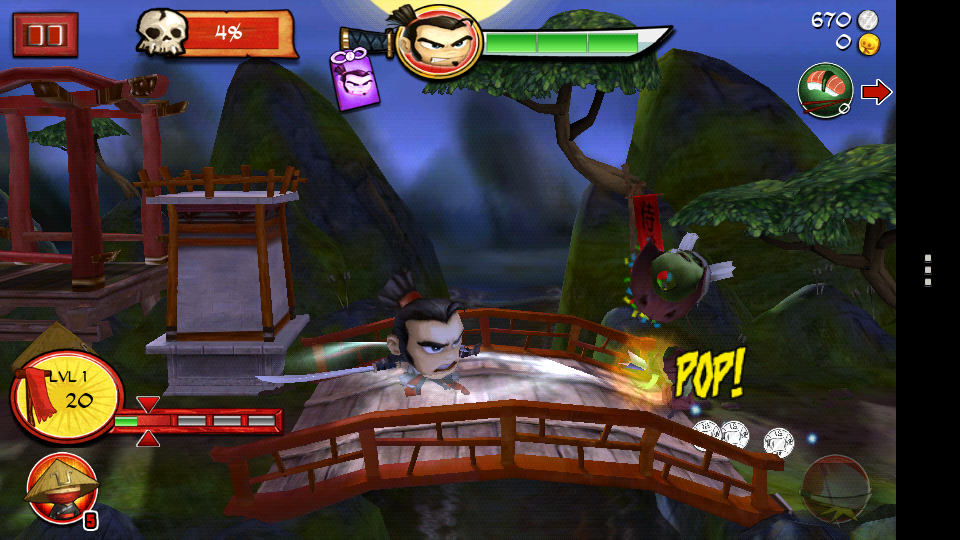Pause the game with the red button
The width and height of the screenshot is (960, 540).
tap(45, 35)
